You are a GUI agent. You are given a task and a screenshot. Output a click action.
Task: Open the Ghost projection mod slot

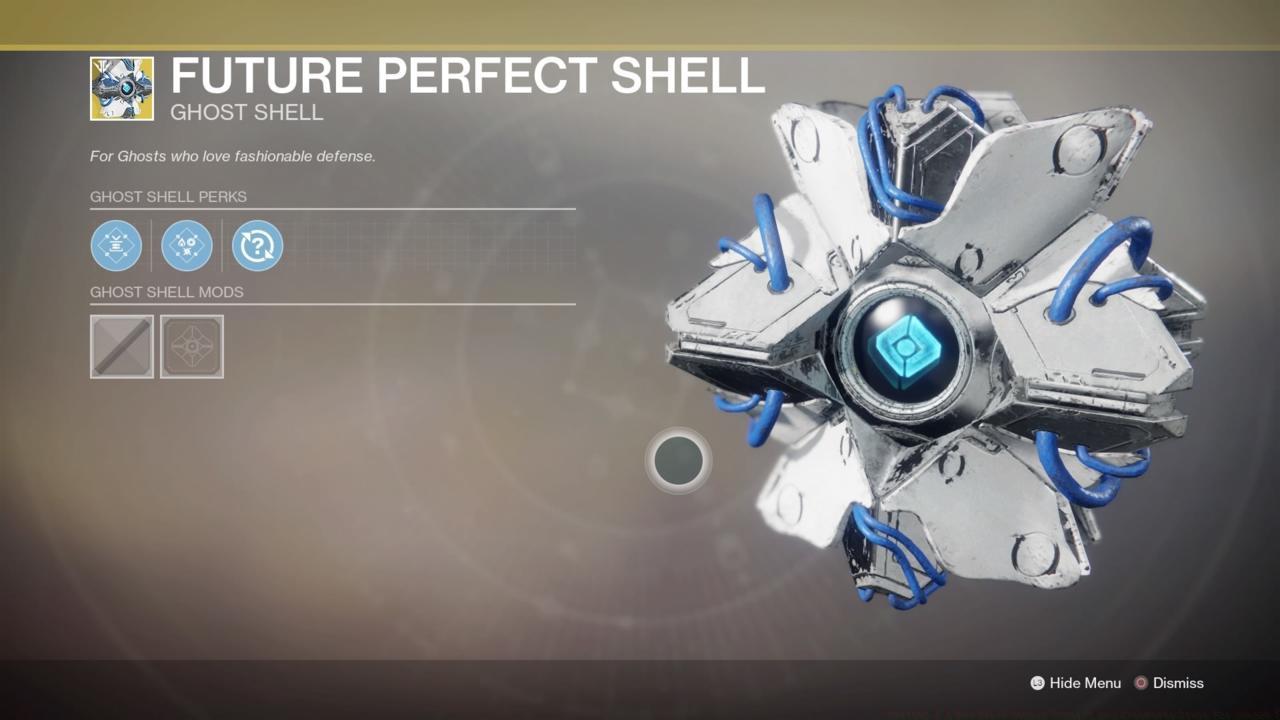(191, 347)
